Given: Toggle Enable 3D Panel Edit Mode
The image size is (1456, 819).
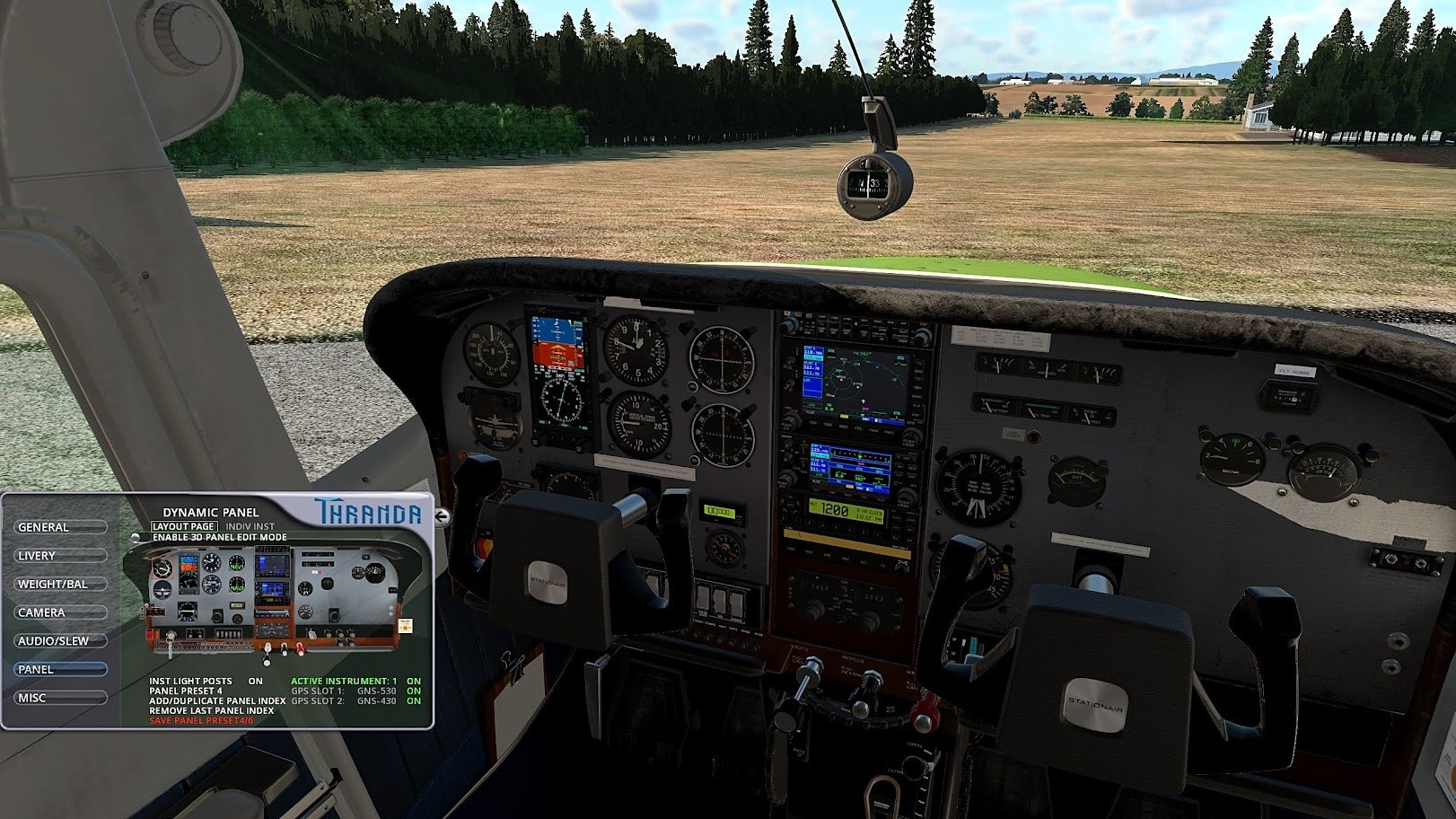Looking at the screenshot, I should point(135,537).
